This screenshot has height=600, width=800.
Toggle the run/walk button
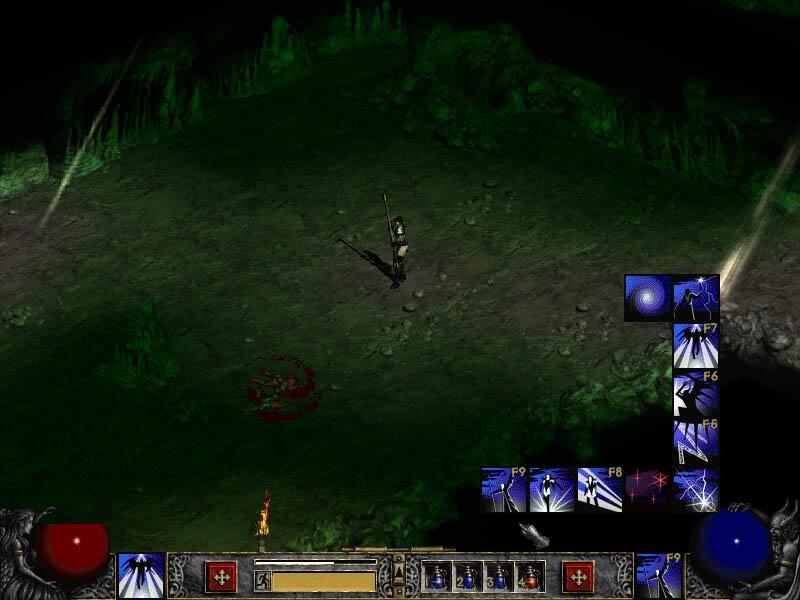click(x=262, y=580)
